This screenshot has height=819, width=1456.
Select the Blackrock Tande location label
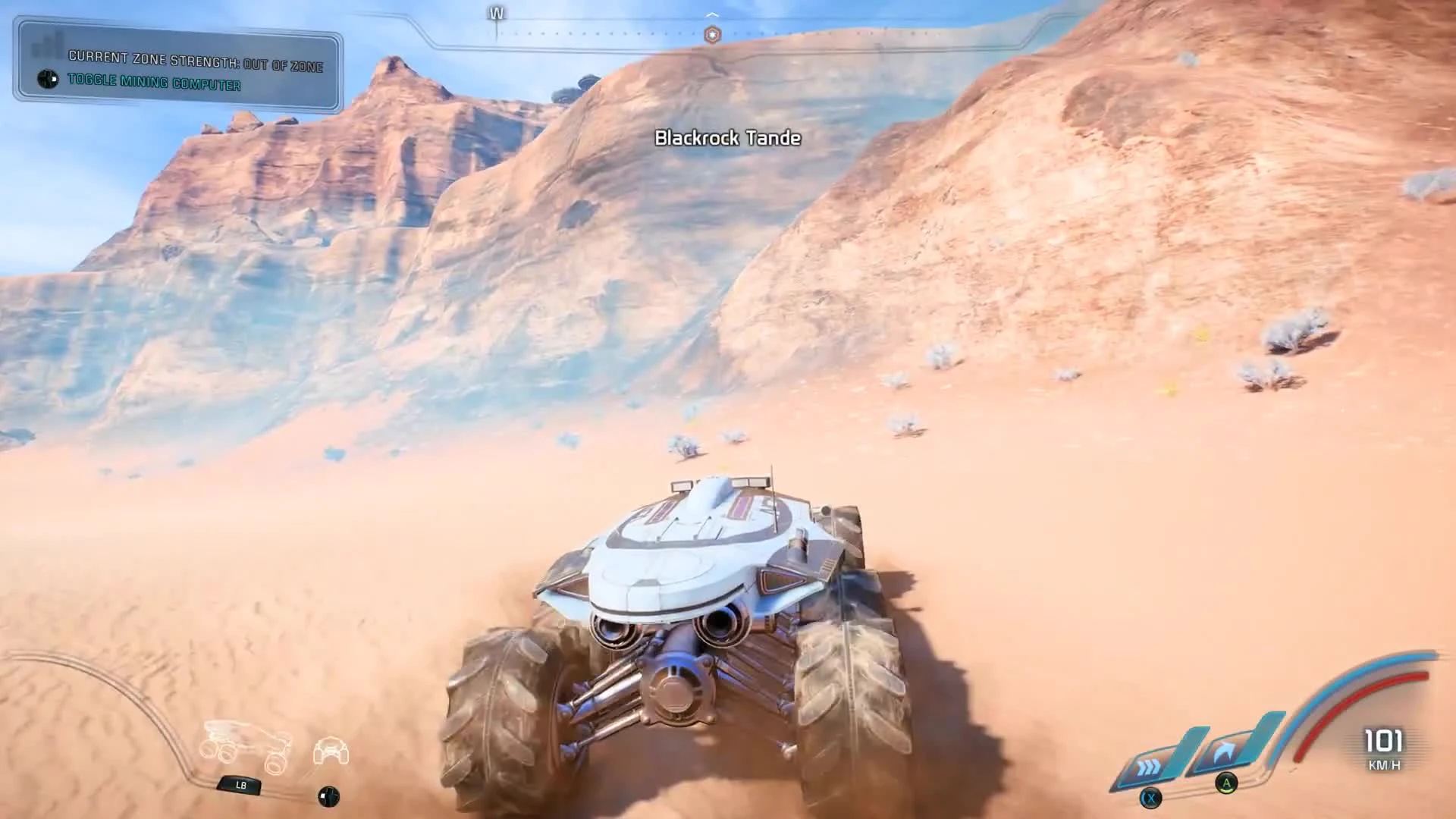728,139
